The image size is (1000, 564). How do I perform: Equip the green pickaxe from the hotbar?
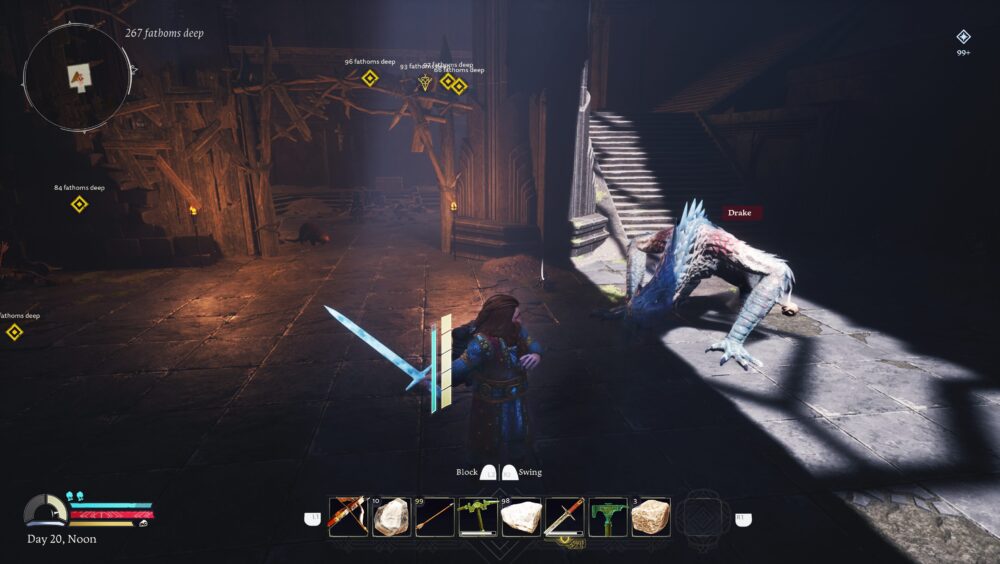pos(478,517)
